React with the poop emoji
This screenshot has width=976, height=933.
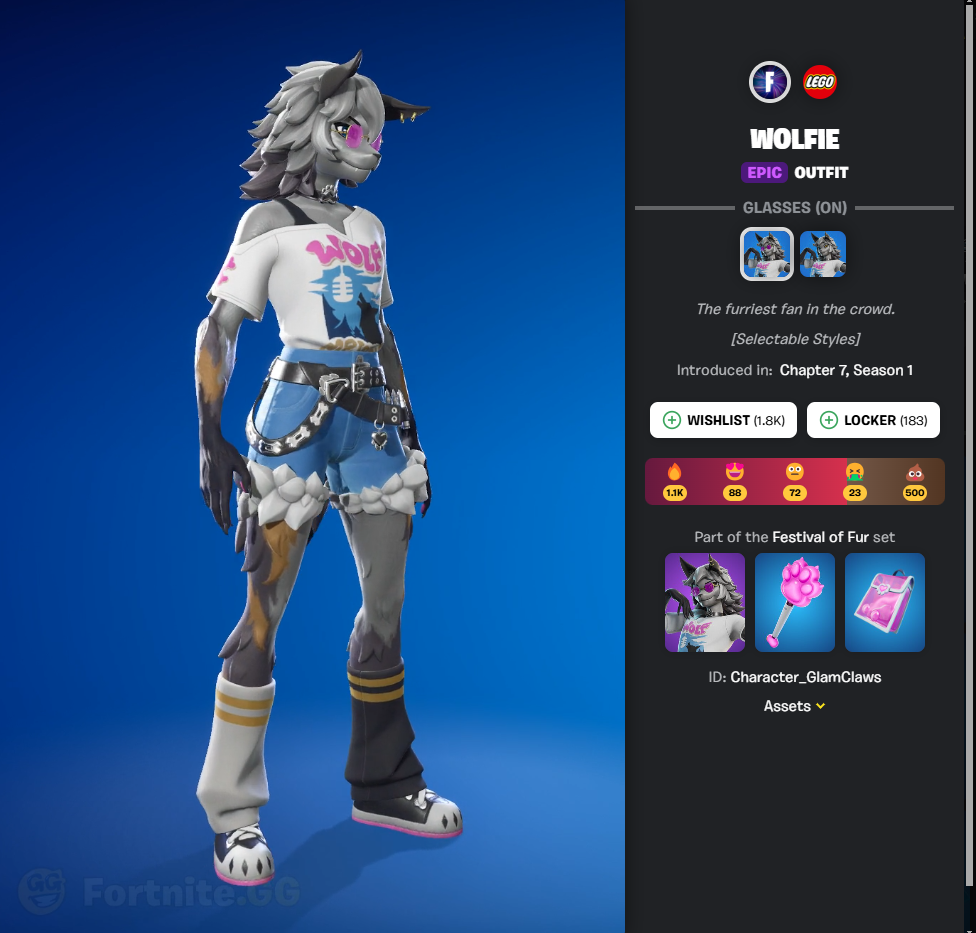click(914, 479)
